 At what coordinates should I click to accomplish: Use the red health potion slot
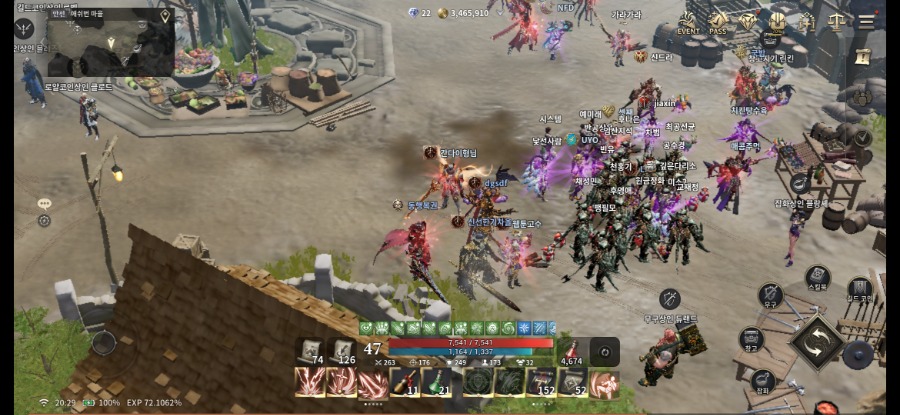[571, 351]
